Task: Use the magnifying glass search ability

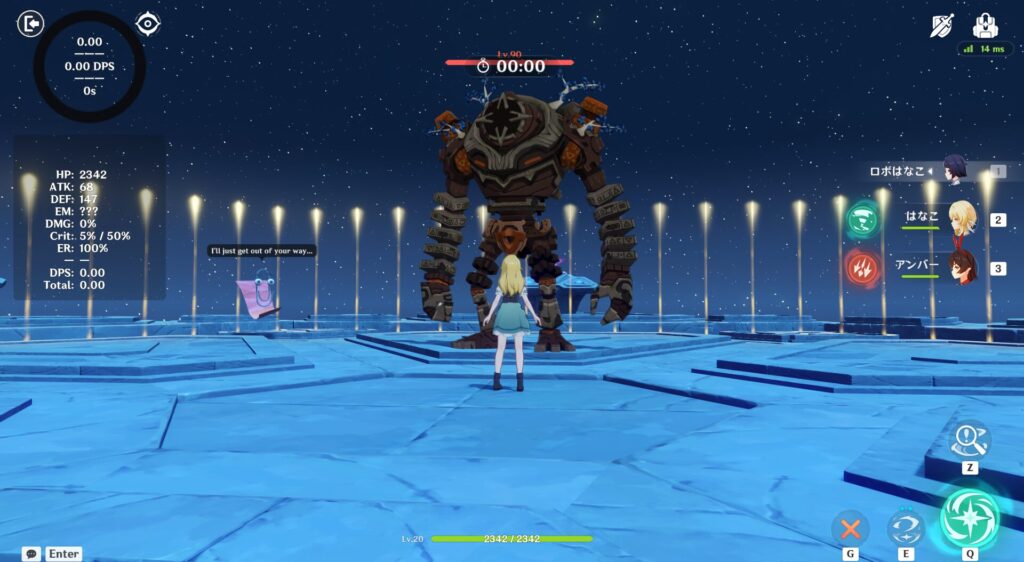Action: point(970,439)
